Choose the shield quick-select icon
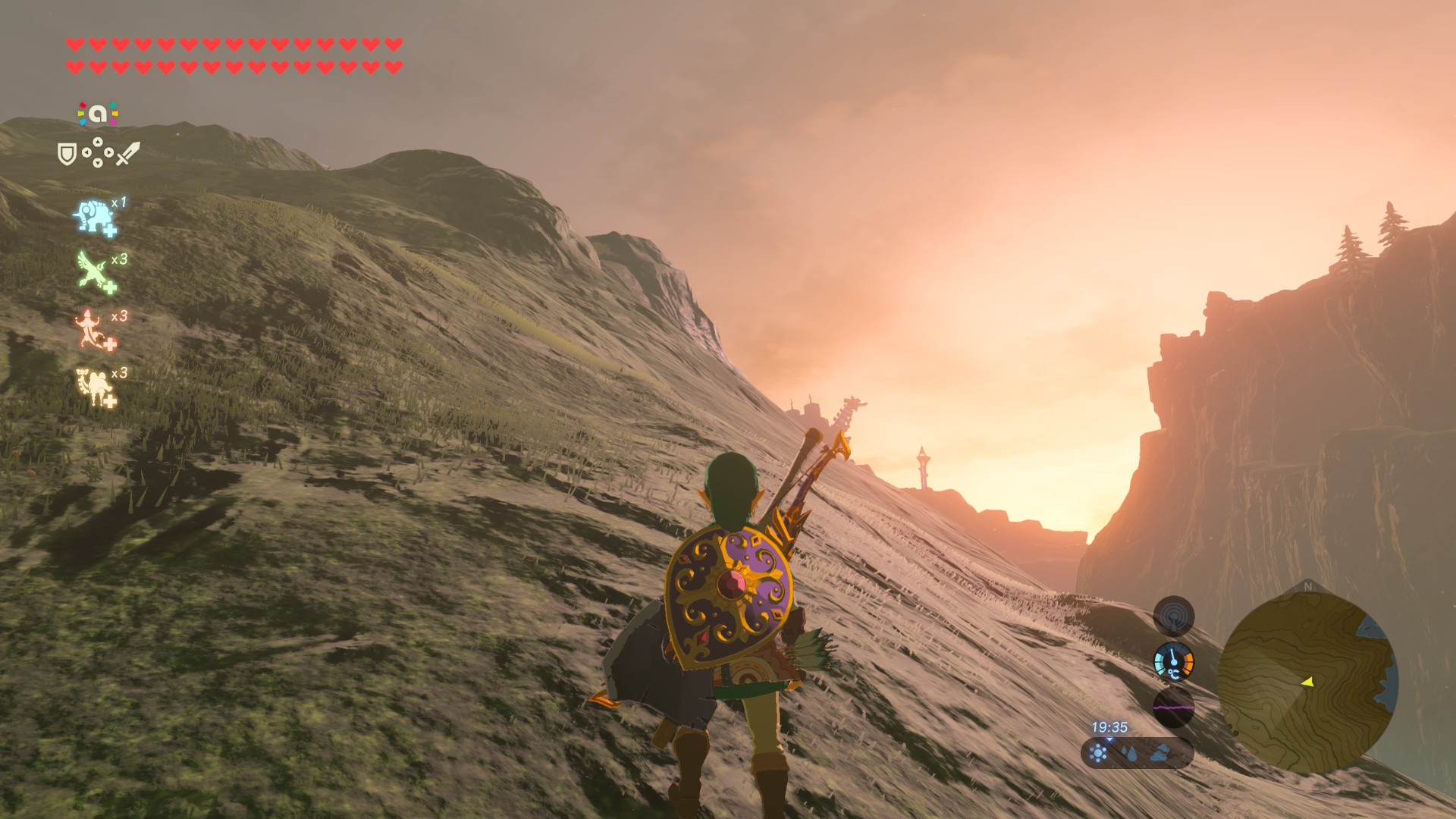This screenshot has width=1456, height=819. pyautogui.click(x=67, y=155)
